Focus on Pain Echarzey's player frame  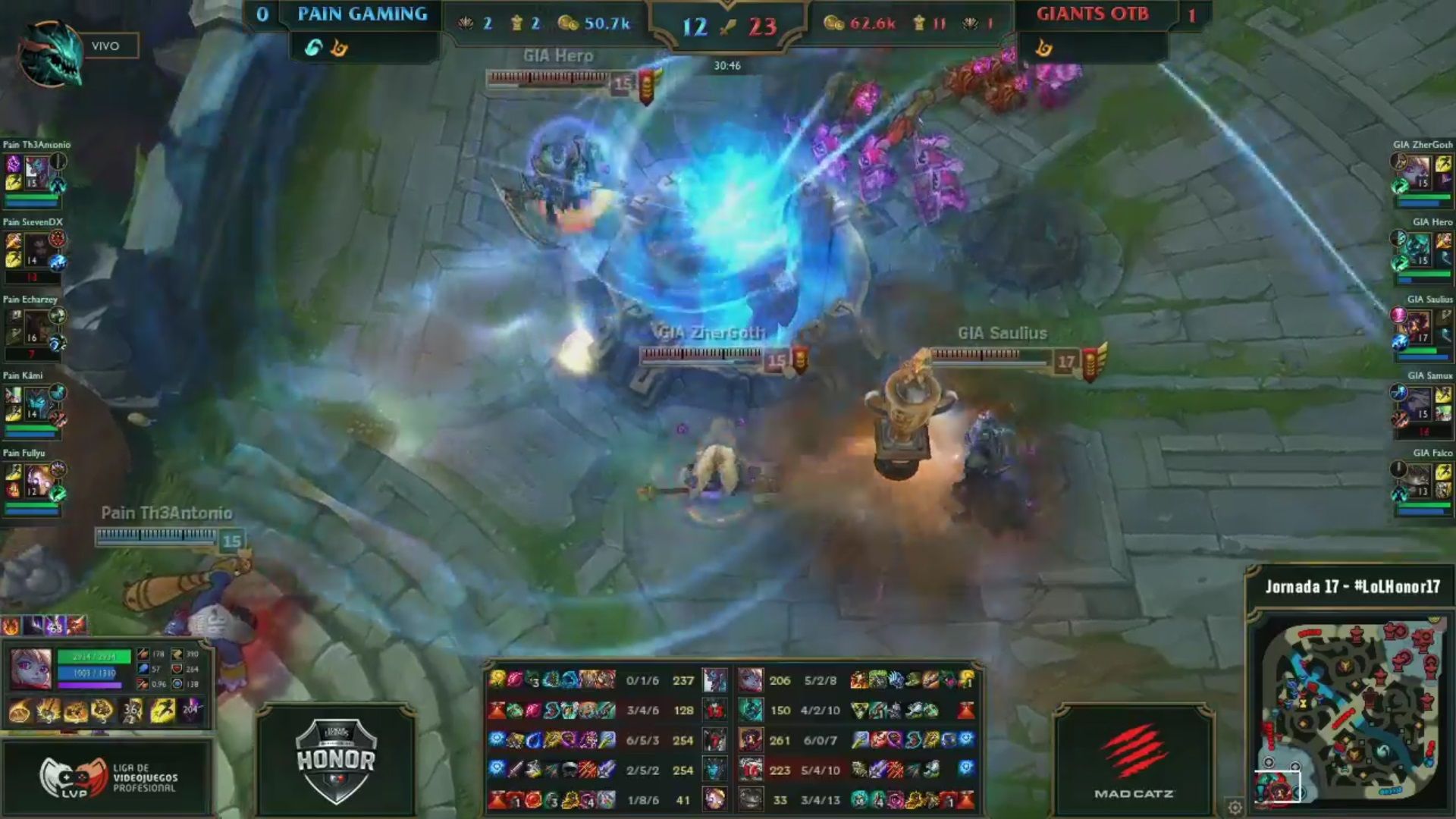pyautogui.click(x=35, y=329)
